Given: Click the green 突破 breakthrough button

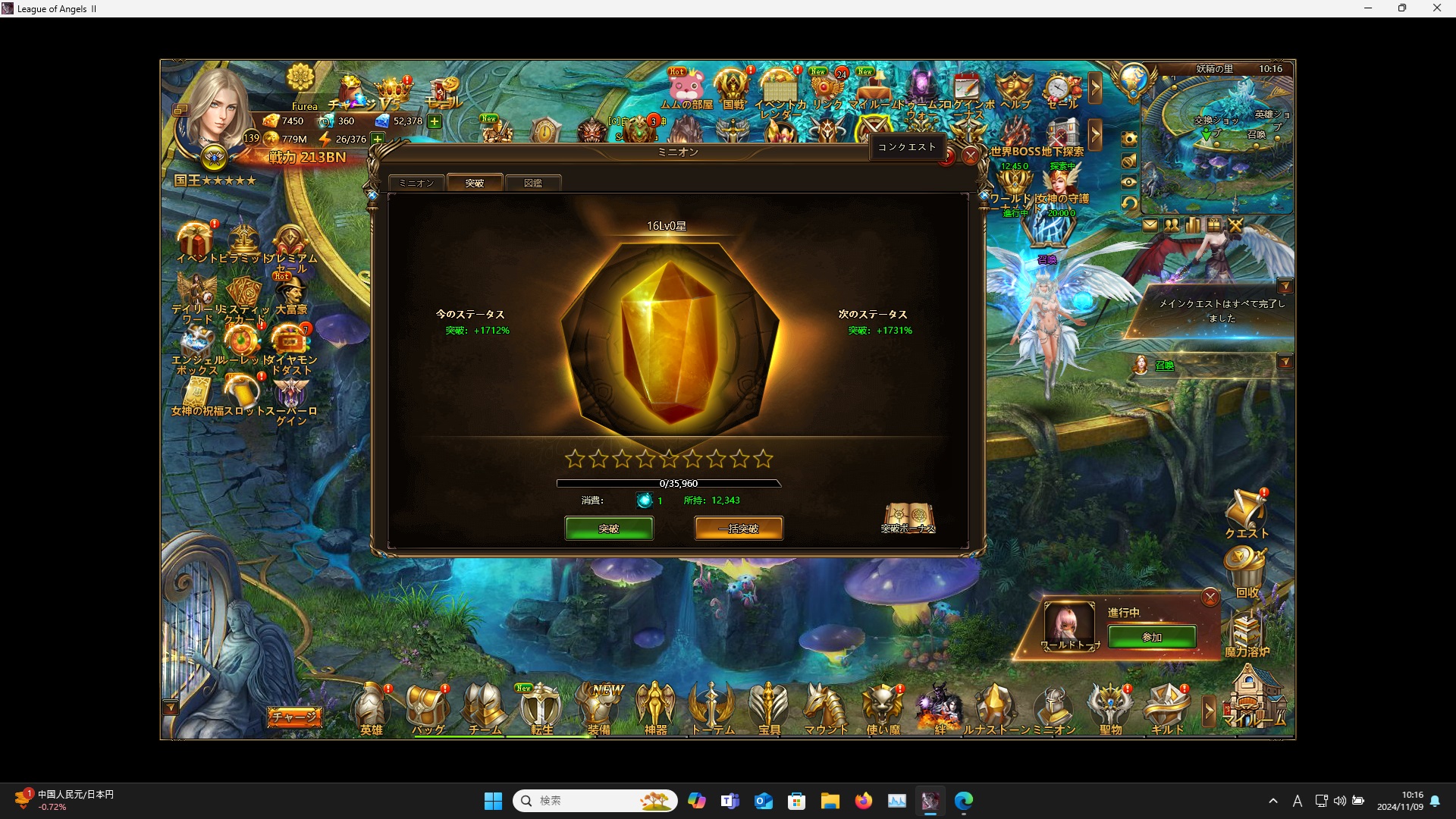Looking at the screenshot, I should coord(608,529).
